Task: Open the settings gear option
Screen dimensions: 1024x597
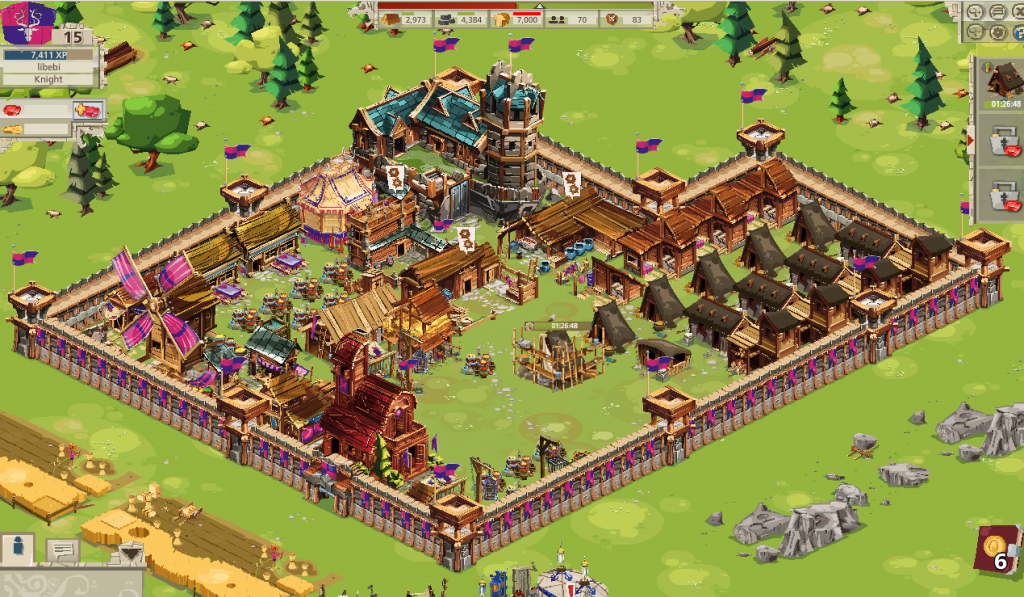Action: click(998, 32)
